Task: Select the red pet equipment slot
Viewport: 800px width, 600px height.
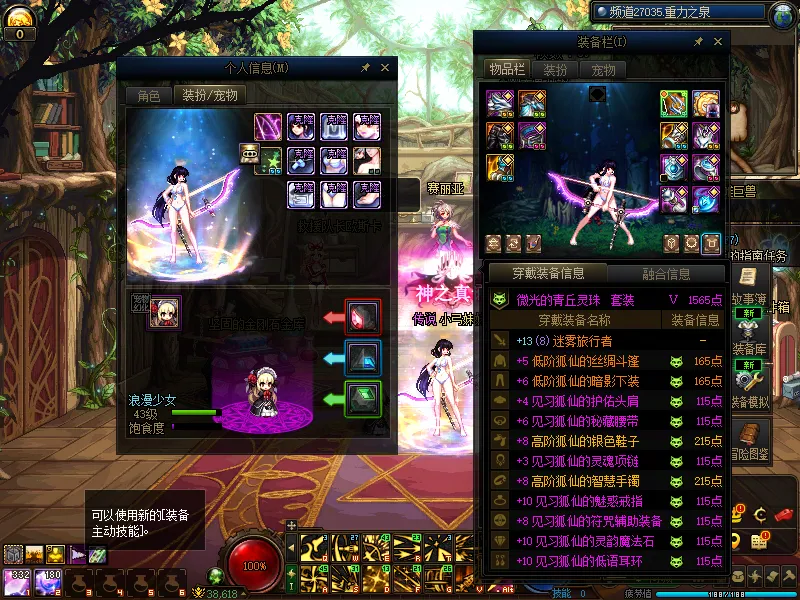Action: click(x=361, y=316)
